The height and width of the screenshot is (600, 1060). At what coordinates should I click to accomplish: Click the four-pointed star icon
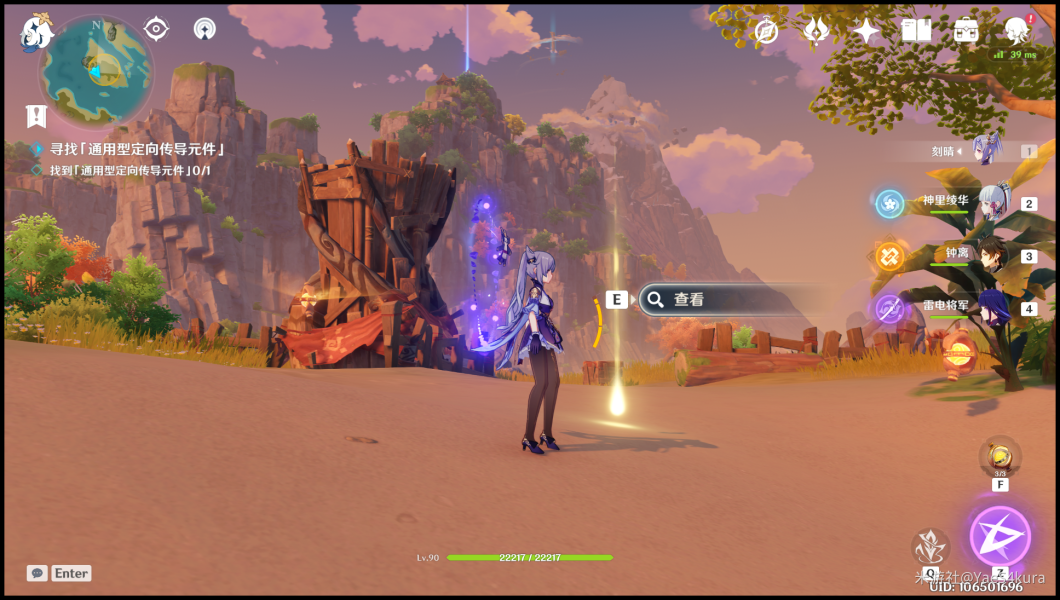866,31
